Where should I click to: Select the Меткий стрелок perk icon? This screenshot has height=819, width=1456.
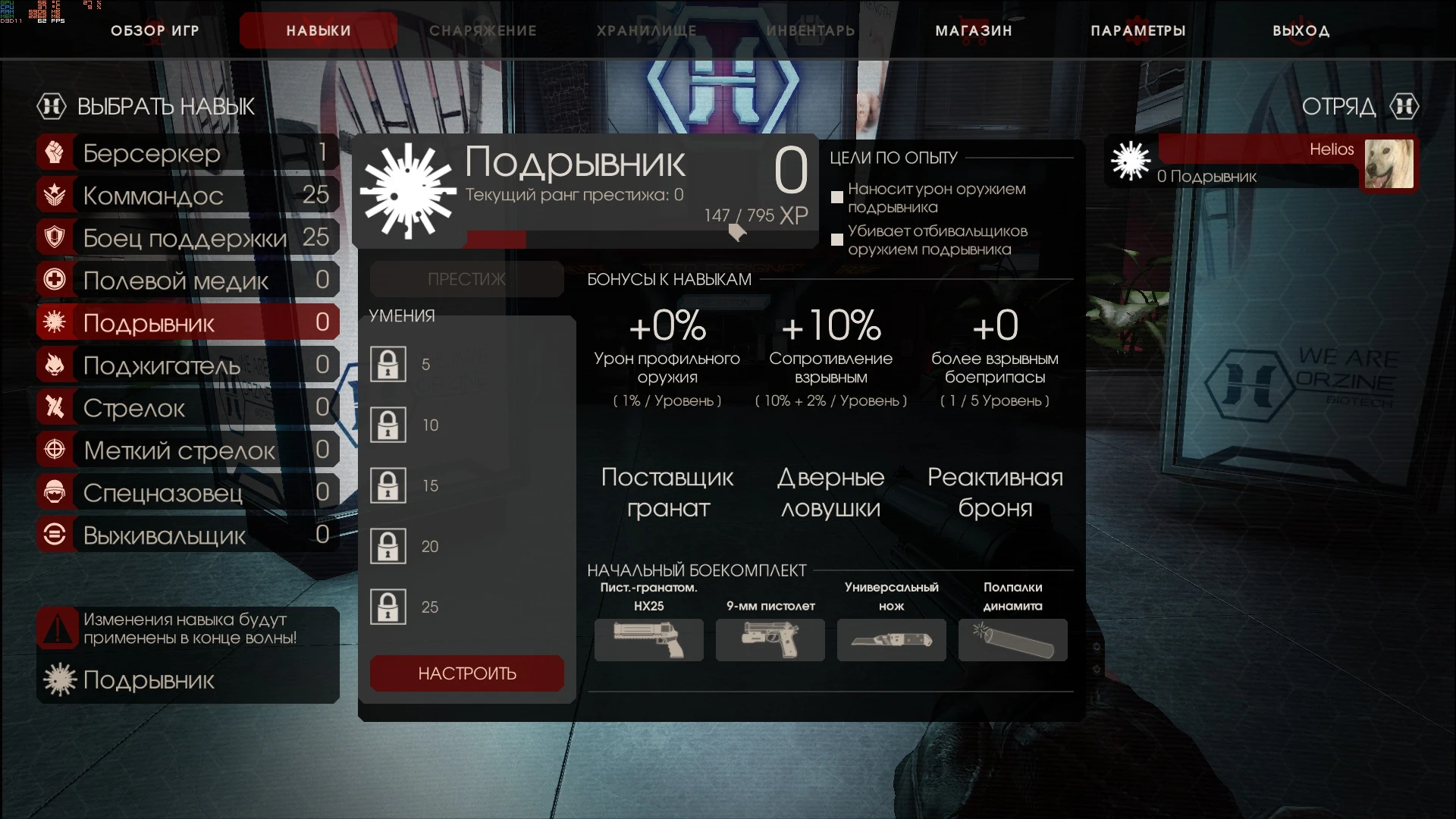[x=53, y=450]
